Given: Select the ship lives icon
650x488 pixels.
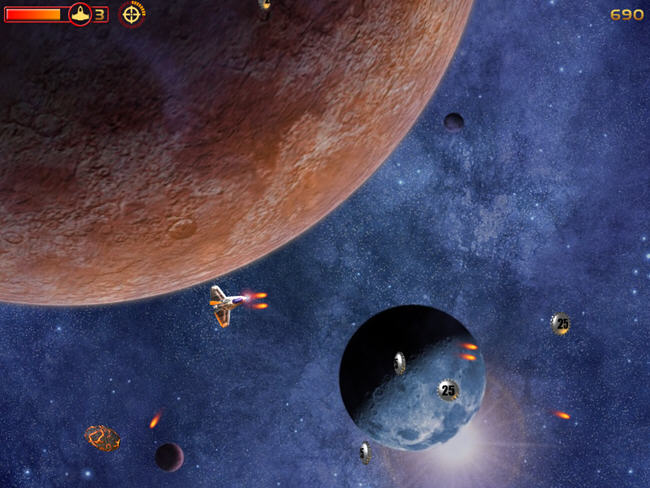Looking at the screenshot, I should pyautogui.click(x=79, y=14).
